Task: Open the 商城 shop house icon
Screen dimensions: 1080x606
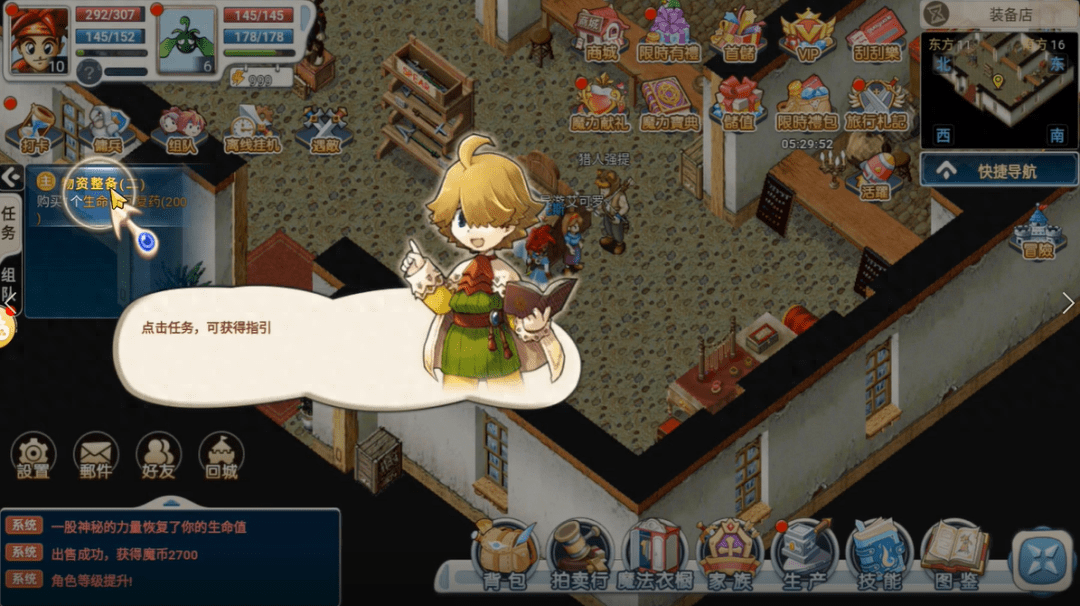Action: 602,34
